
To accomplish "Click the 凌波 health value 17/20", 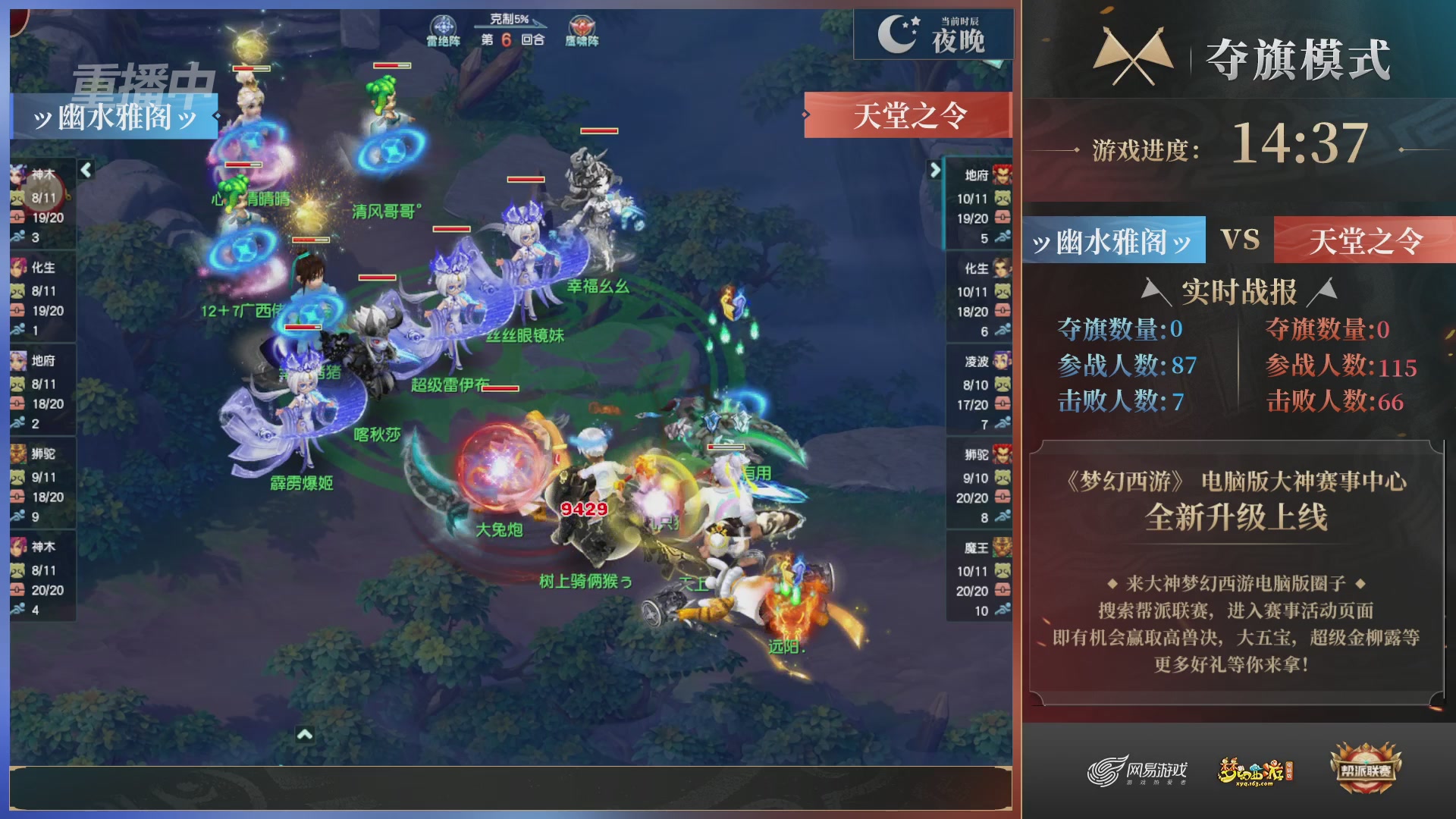I will 973,404.
